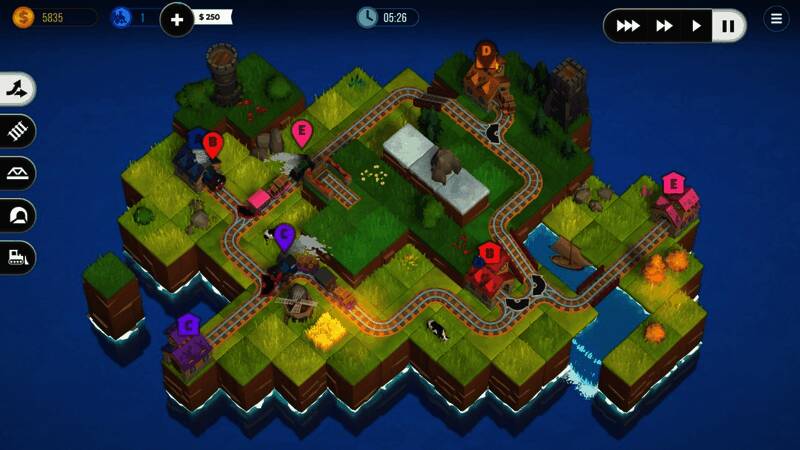Open the hamburger menu

776,18
